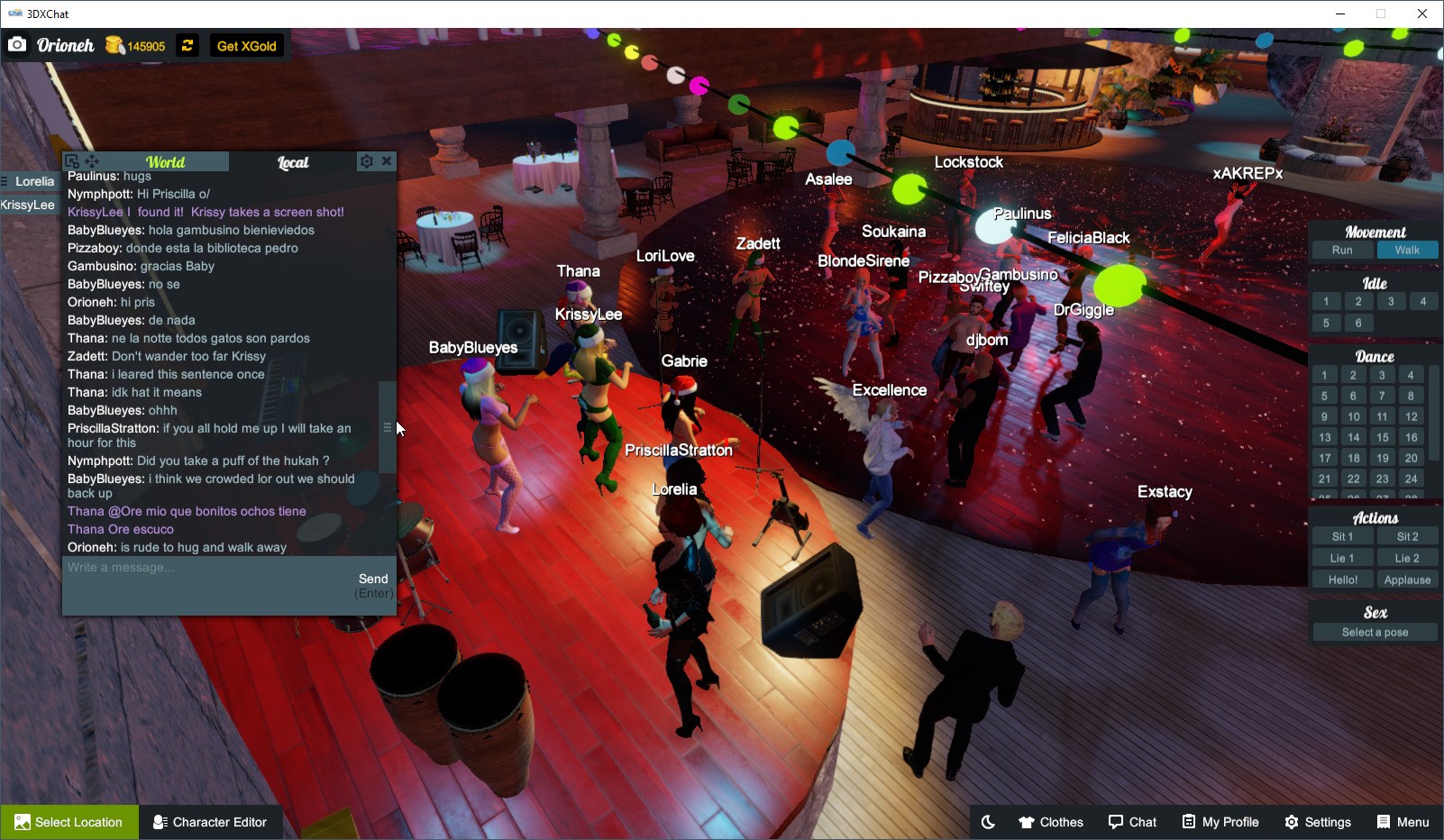
Task: Take a screenshot with the camera icon
Action: click(16, 44)
